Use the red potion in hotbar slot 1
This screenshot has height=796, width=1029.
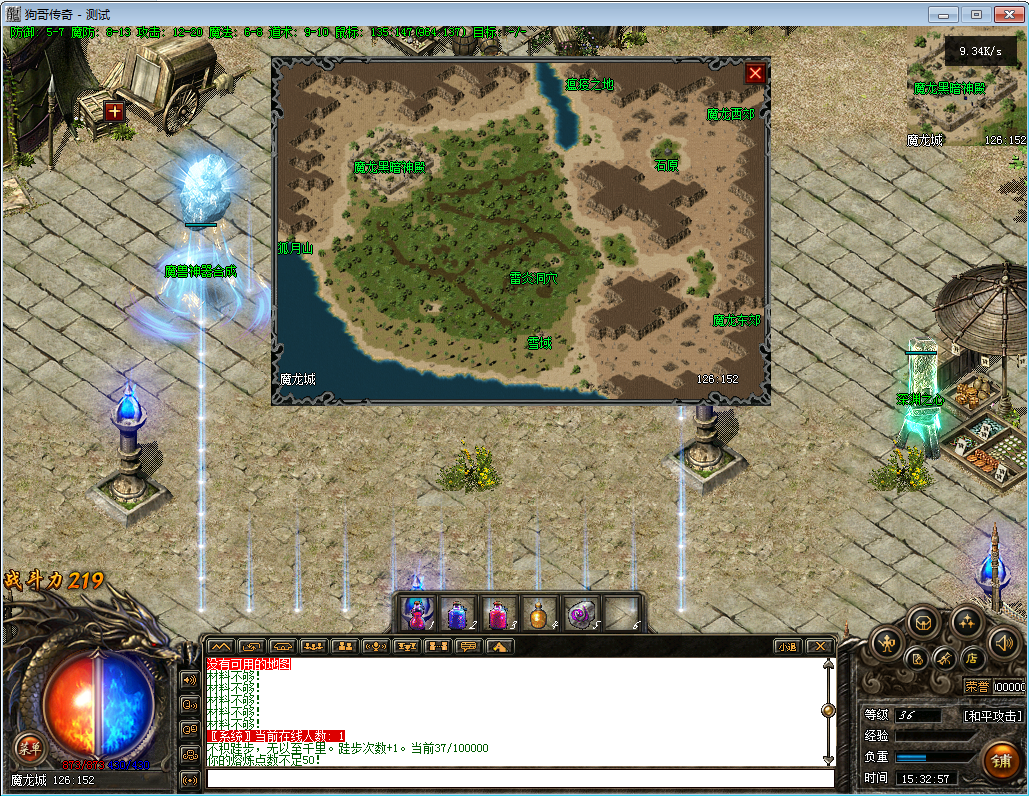(x=419, y=613)
